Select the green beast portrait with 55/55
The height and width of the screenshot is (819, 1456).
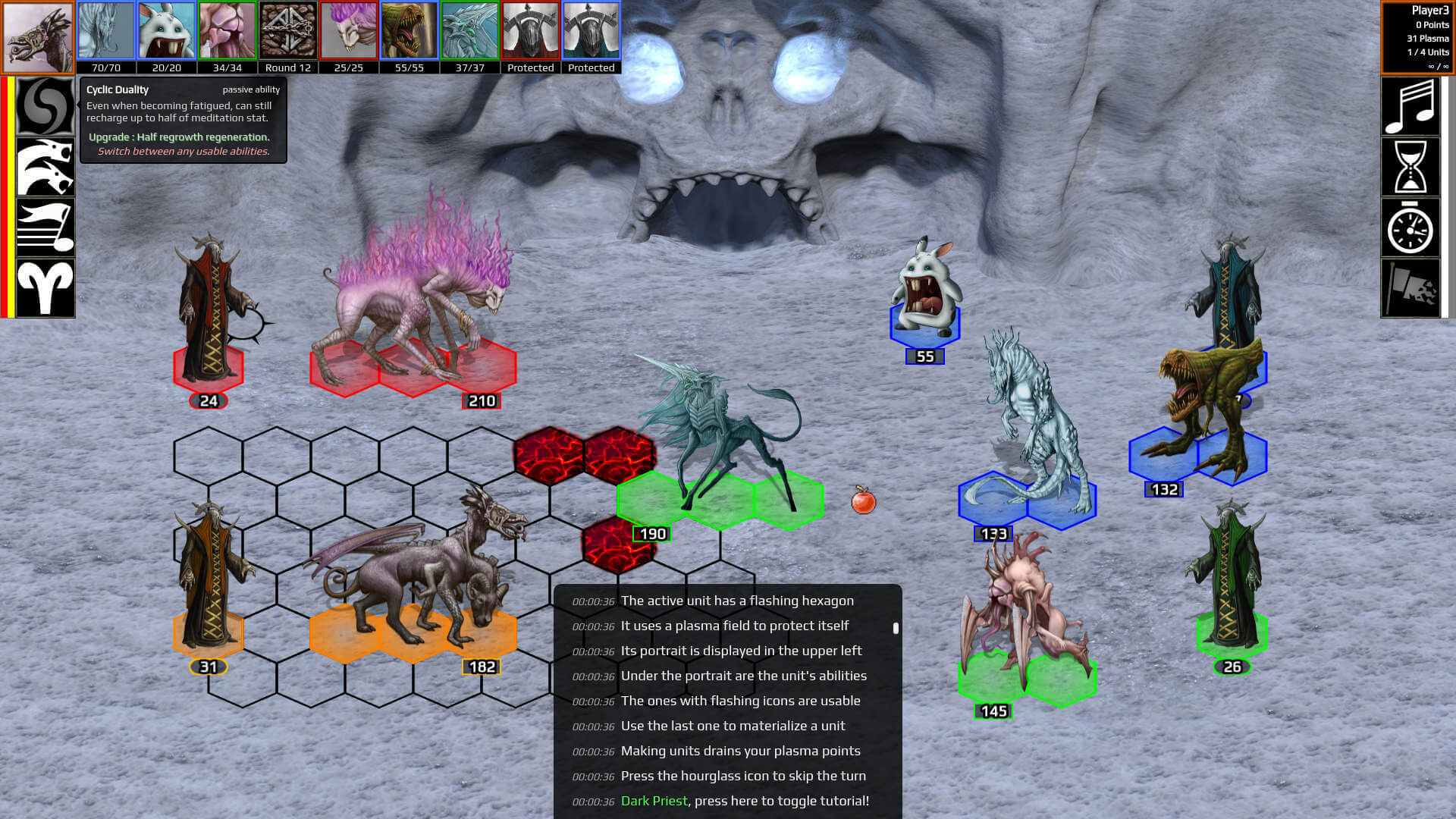[409, 31]
